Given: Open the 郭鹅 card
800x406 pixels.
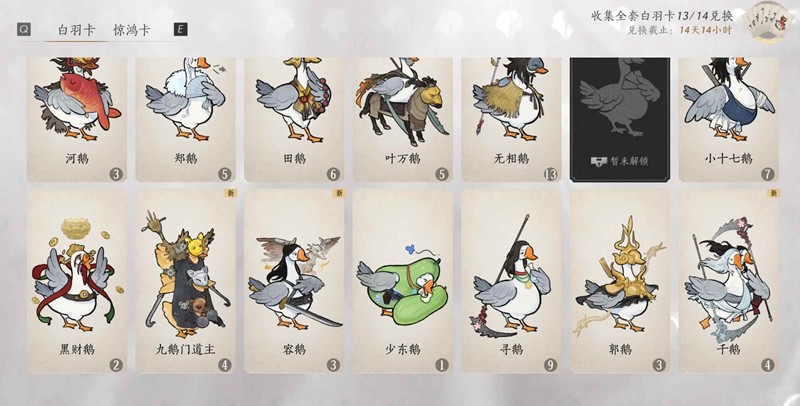Looking at the screenshot, I should (x=619, y=280).
